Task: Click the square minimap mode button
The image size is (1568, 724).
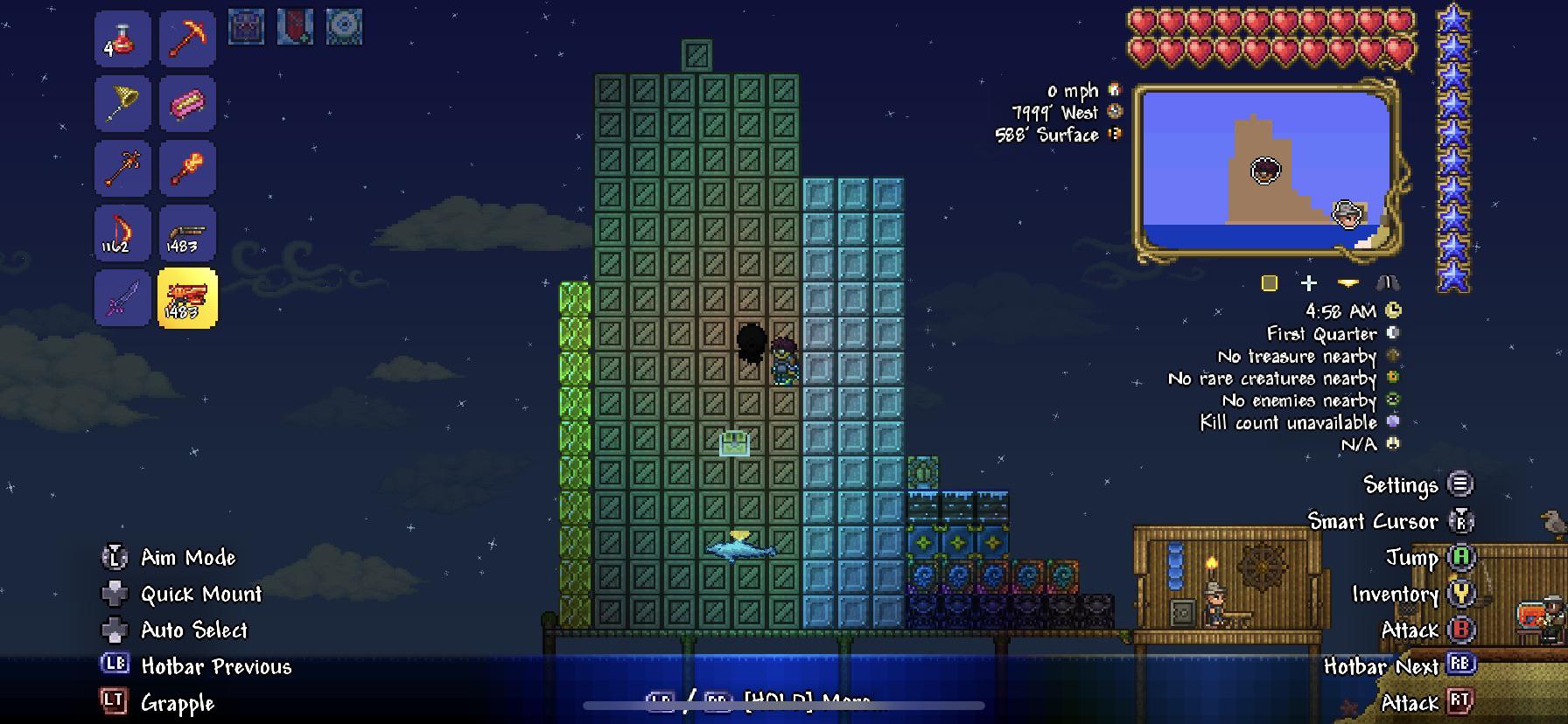Action: click(x=1270, y=283)
